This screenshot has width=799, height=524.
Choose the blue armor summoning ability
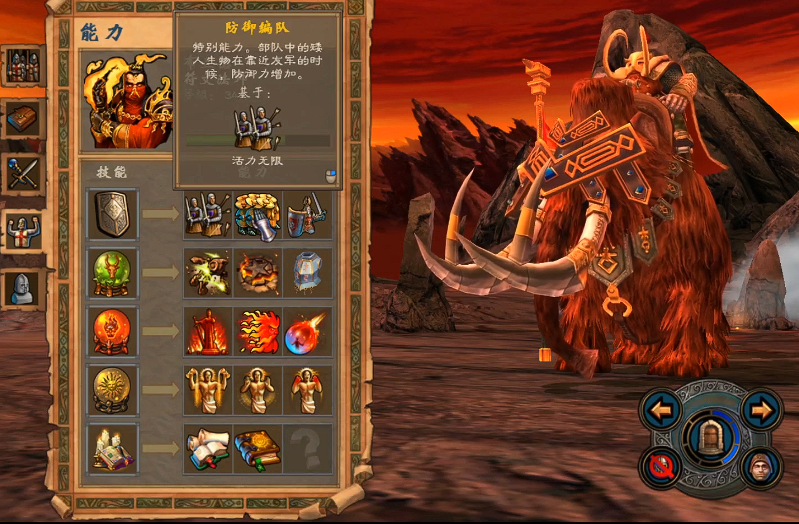point(307,272)
